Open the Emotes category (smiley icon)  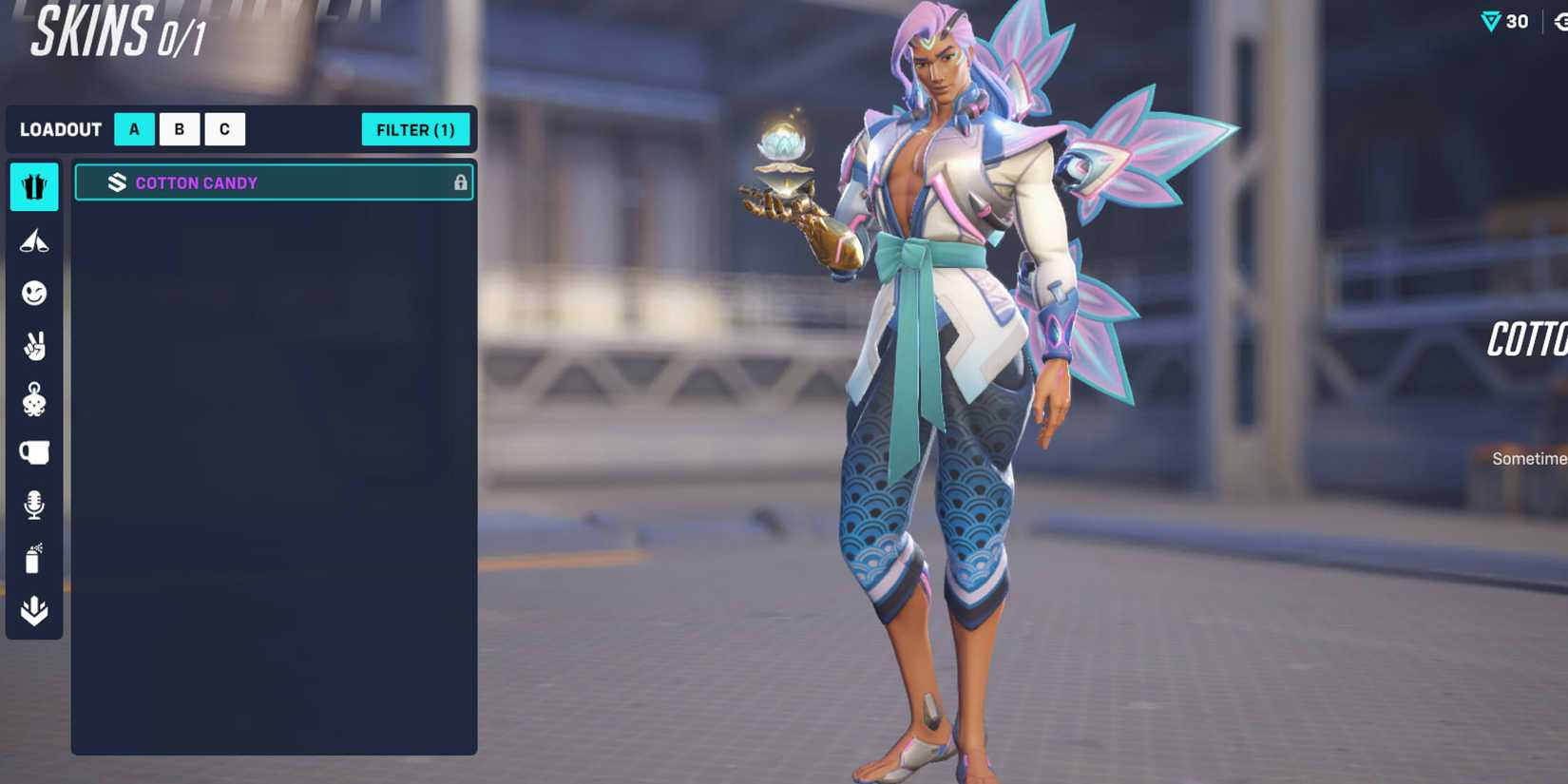tap(34, 294)
